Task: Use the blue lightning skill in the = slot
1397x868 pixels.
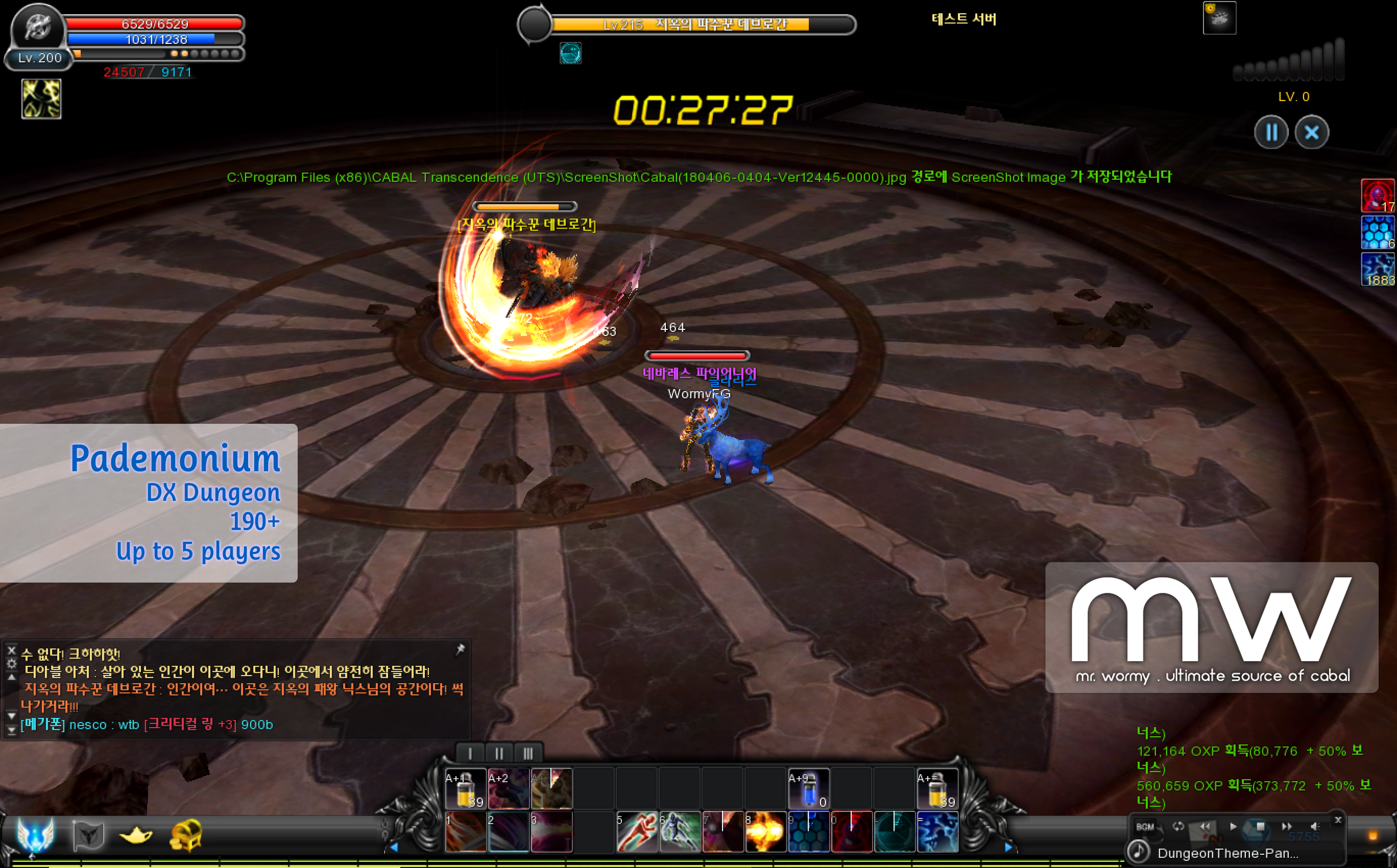Action: [x=937, y=832]
